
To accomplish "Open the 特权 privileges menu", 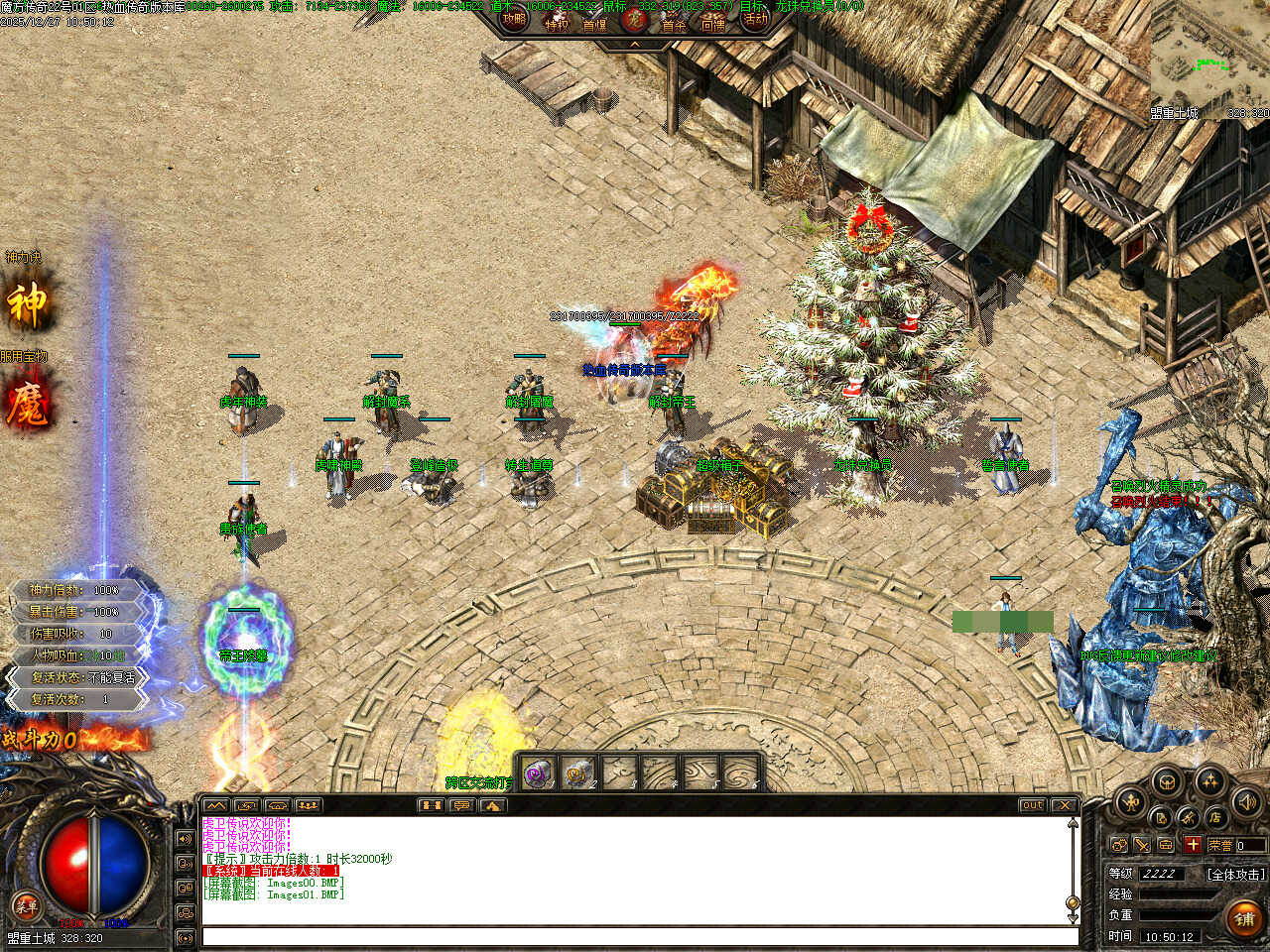I will click(557, 22).
